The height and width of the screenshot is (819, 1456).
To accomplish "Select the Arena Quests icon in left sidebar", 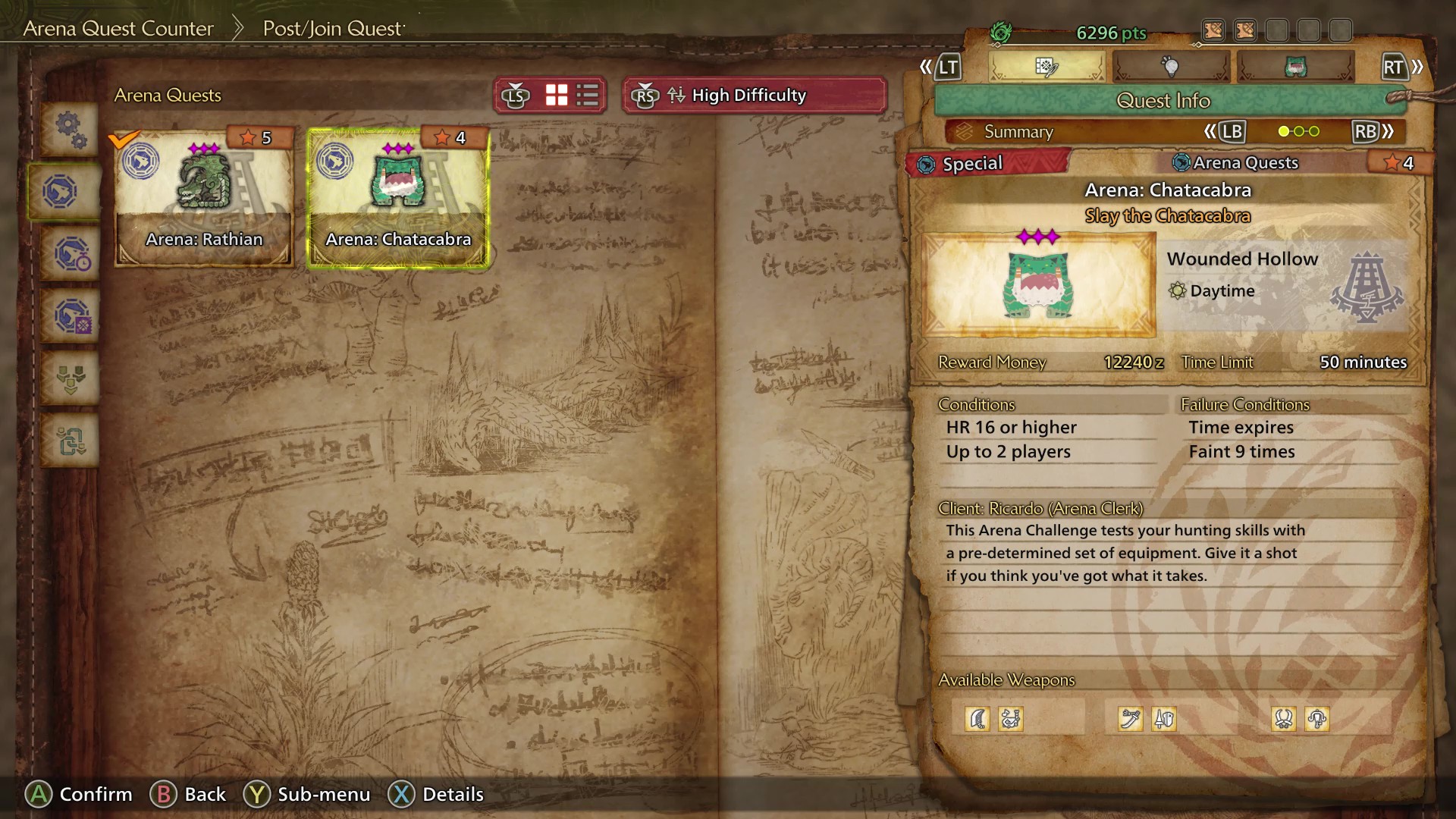I will (x=67, y=191).
